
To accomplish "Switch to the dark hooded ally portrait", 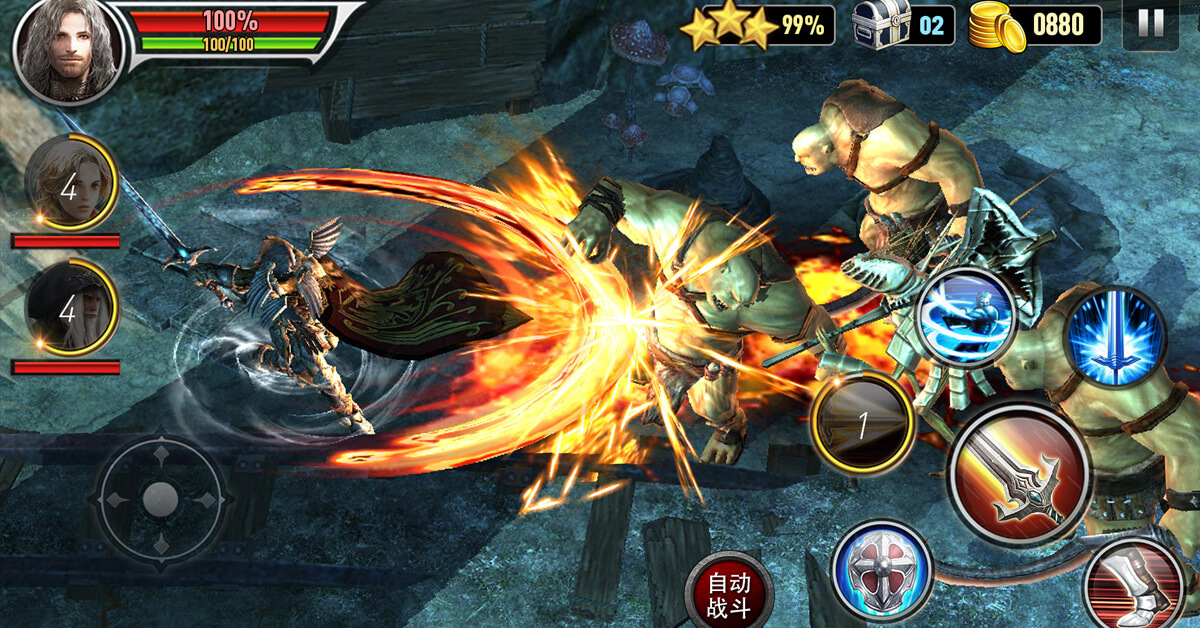I will pyautogui.click(x=69, y=310).
